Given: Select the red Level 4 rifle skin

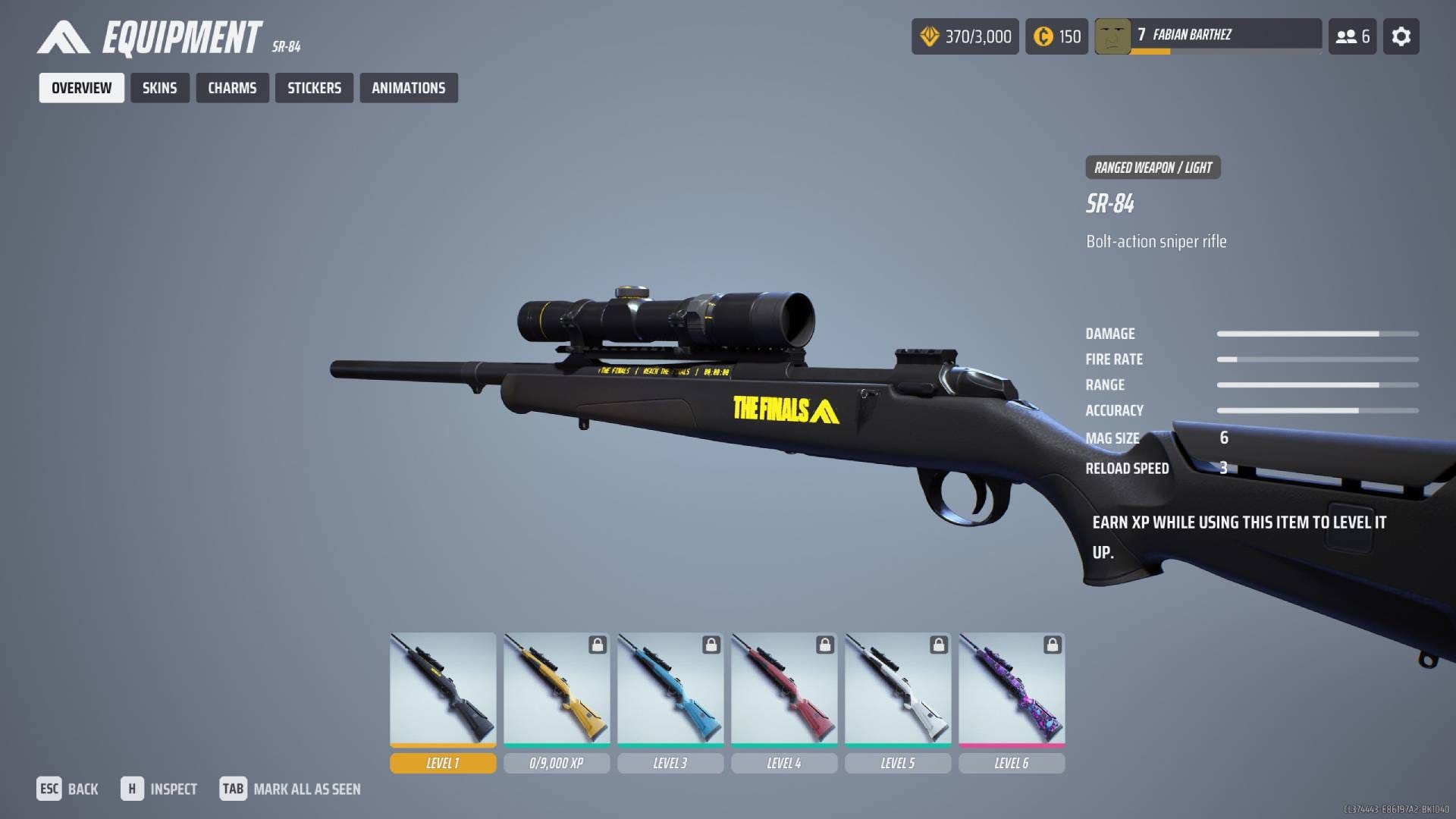Looking at the screenshot, I should [784, 690].
